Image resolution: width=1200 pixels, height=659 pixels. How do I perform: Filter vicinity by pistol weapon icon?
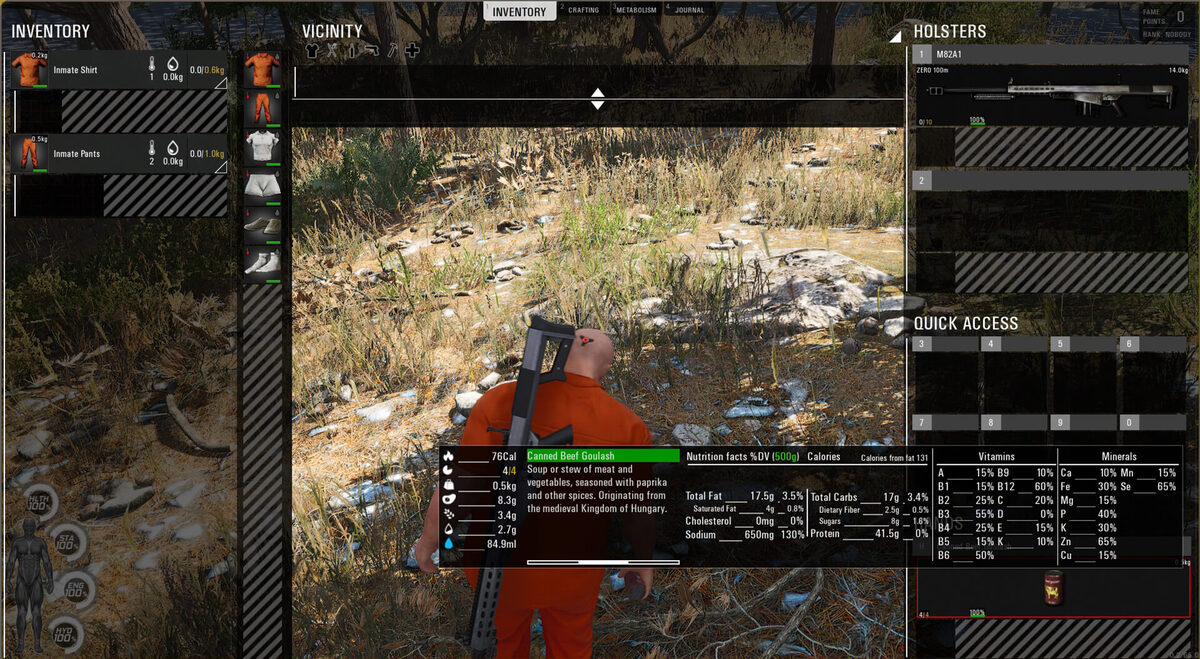click(x=372, y=51)
